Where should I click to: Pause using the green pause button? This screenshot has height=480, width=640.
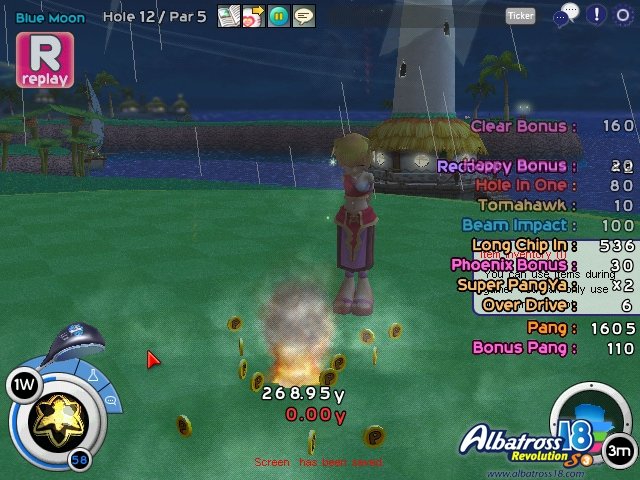(x=279, y=16)
